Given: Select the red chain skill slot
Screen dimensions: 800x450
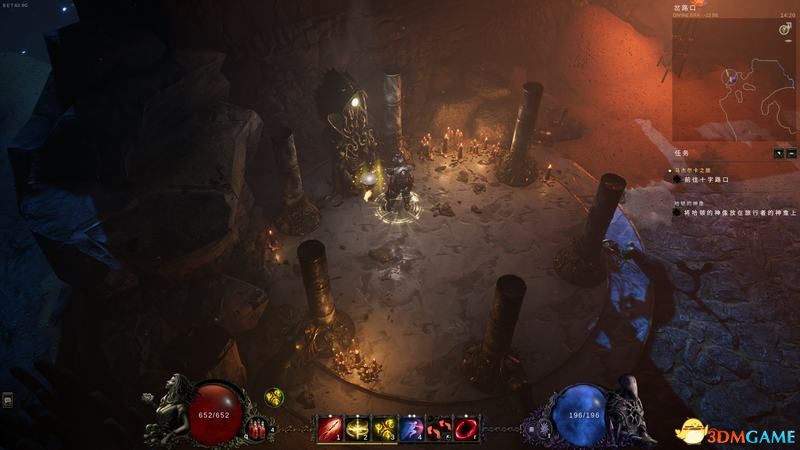Looking at the screenshot, I should 438,429.
